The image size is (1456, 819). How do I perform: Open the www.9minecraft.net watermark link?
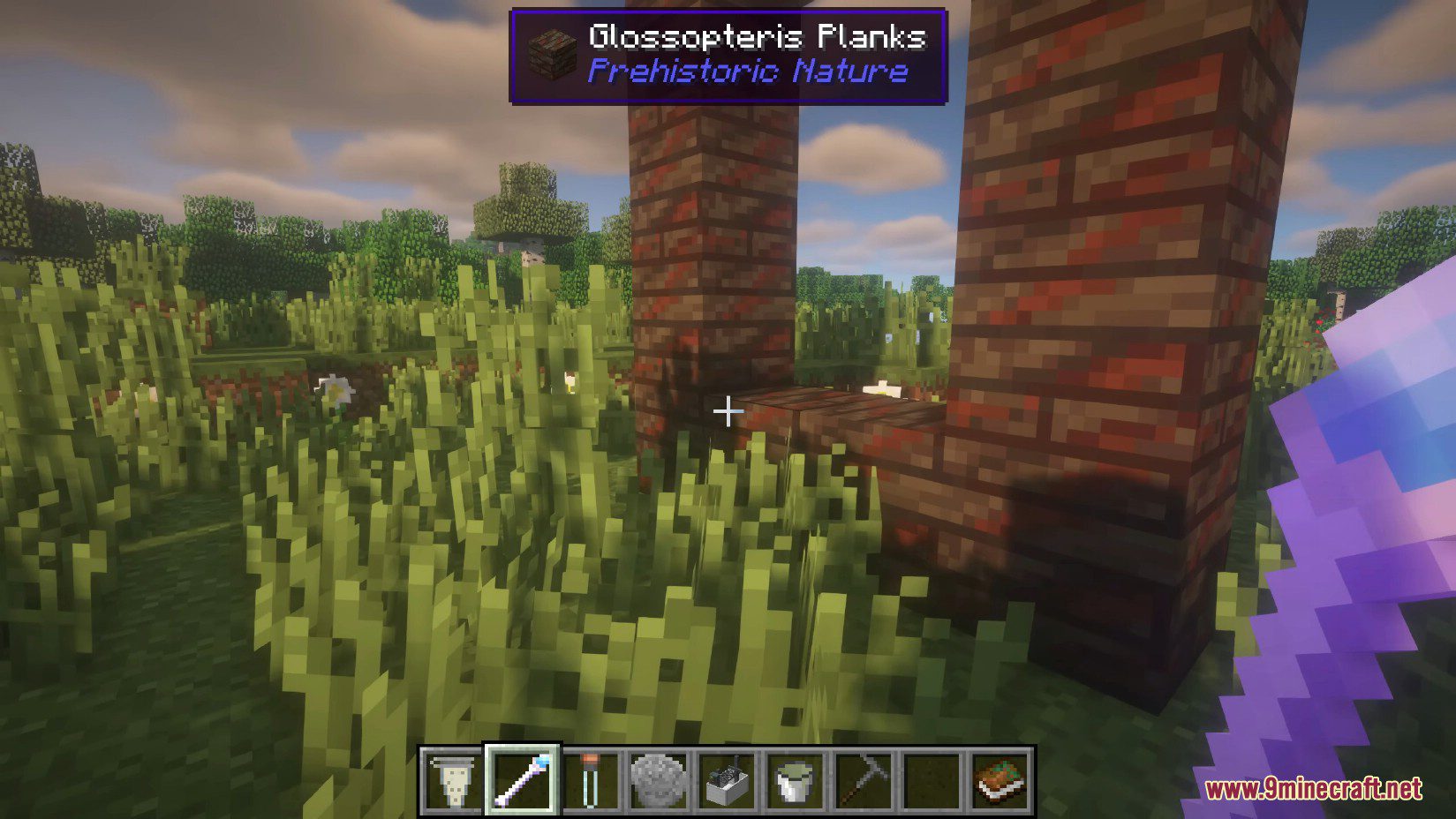[1313, 788]
